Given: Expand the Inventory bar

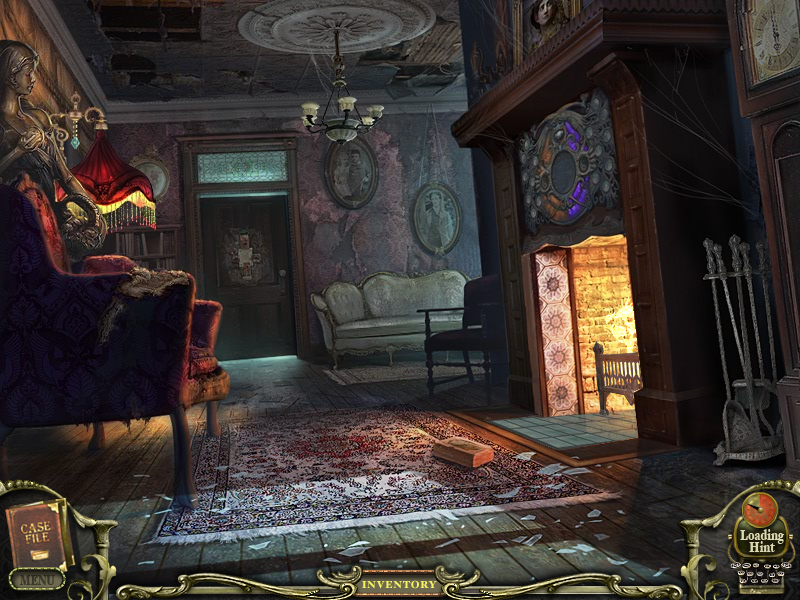Looking at the screenshot, I should pyautogui.click(x=399, y=584).
